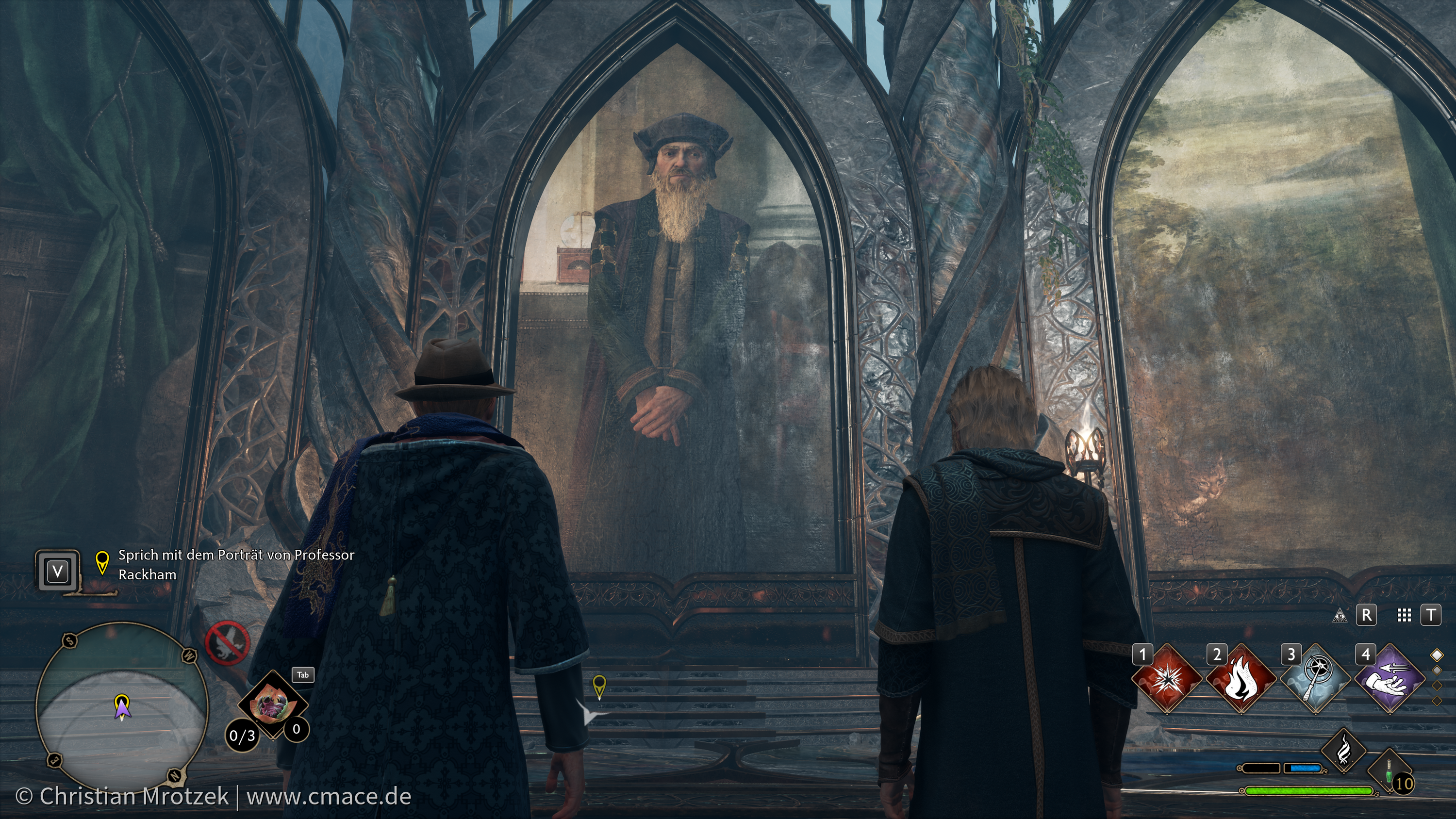Activate the Lumos wand spell in slot 3
Image resolution: width=1456 pixels, height=819 pixels.
1316,680
